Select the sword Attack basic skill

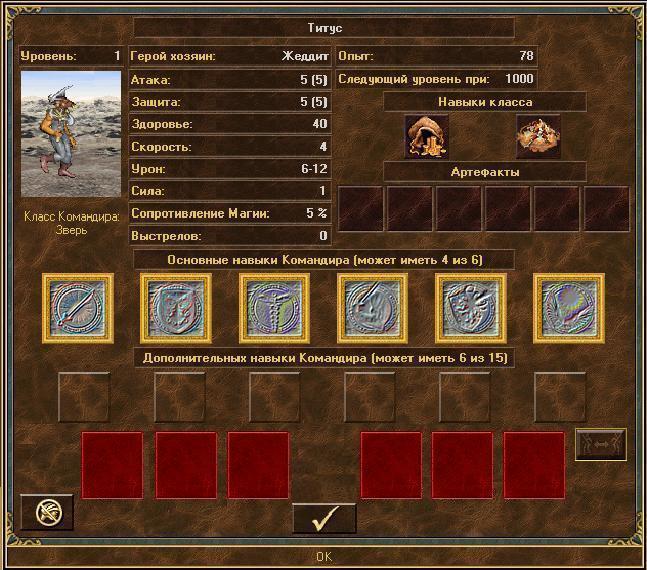pyautogui.click(x=79, y=308)
